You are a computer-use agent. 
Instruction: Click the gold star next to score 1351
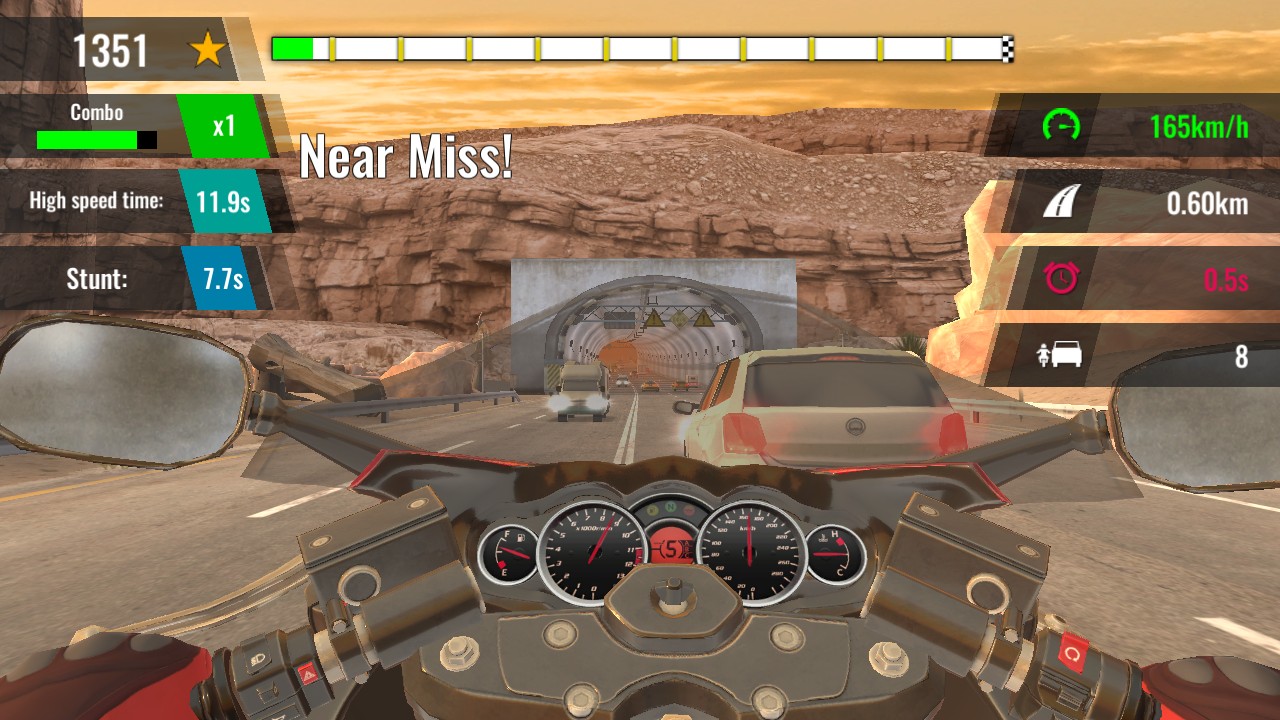(x=207, y=46)
